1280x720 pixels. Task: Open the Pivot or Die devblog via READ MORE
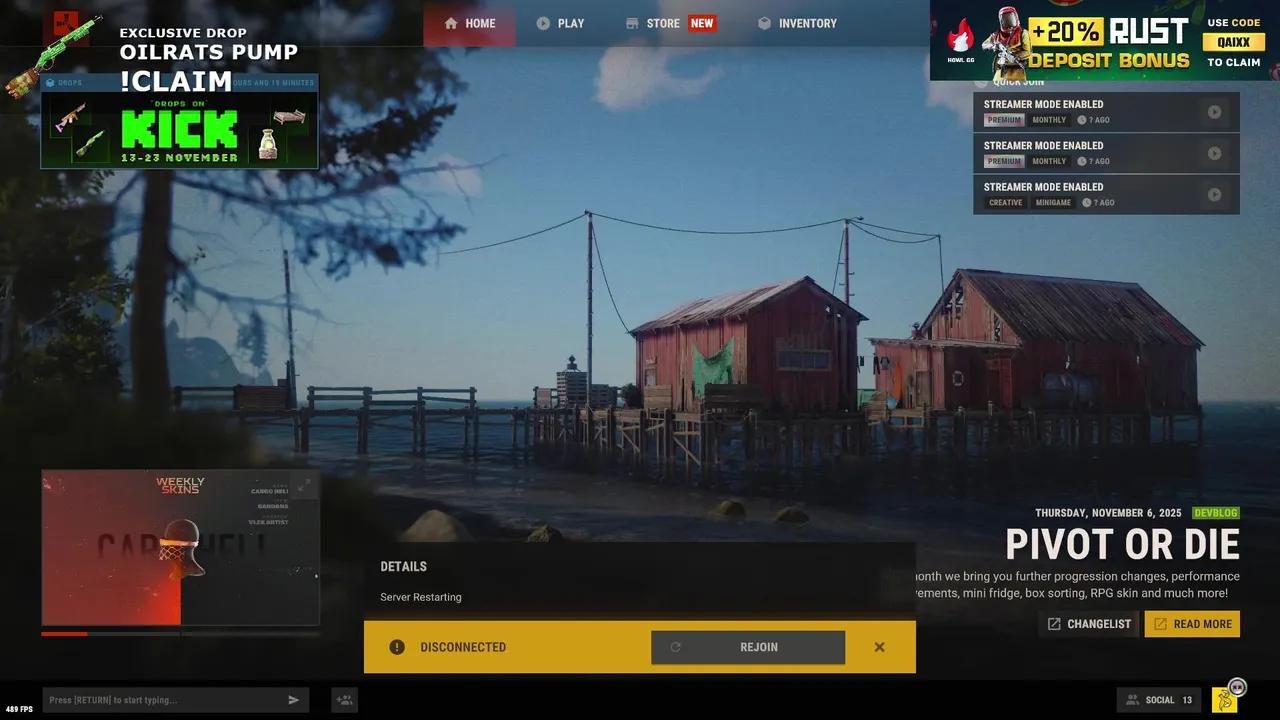pyautogui.click(x=1192, y=623)
